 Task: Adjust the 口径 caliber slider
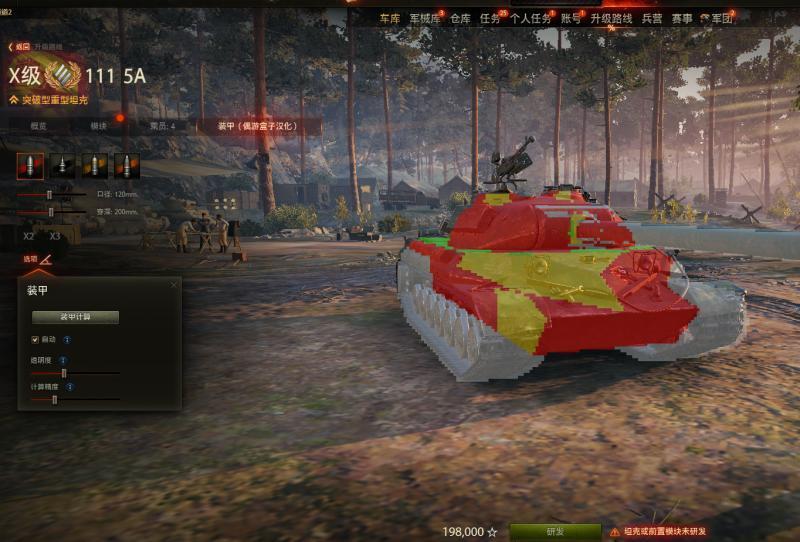(x=48, y=194)
